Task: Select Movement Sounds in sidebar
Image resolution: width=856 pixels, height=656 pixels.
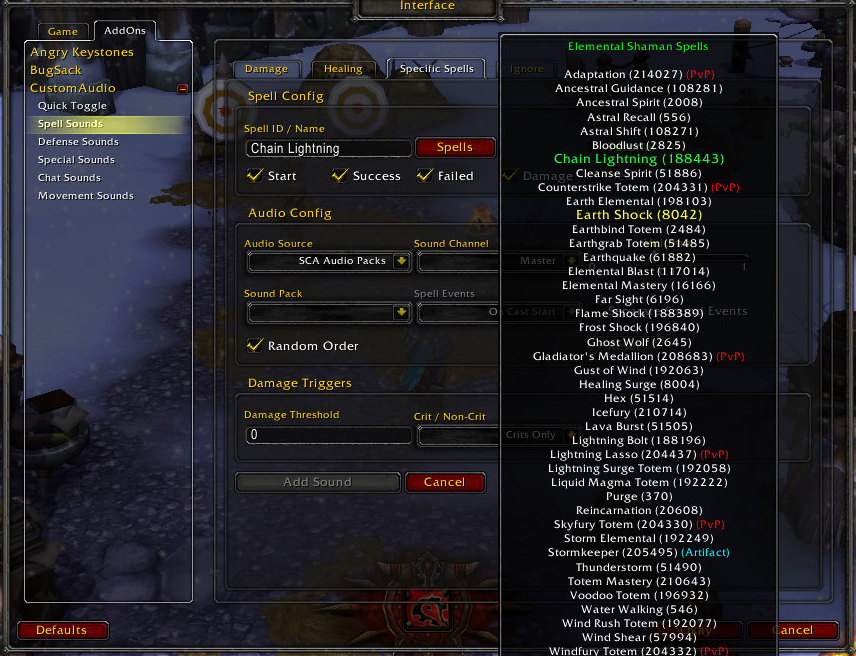Action: click(x=86, y=196)
